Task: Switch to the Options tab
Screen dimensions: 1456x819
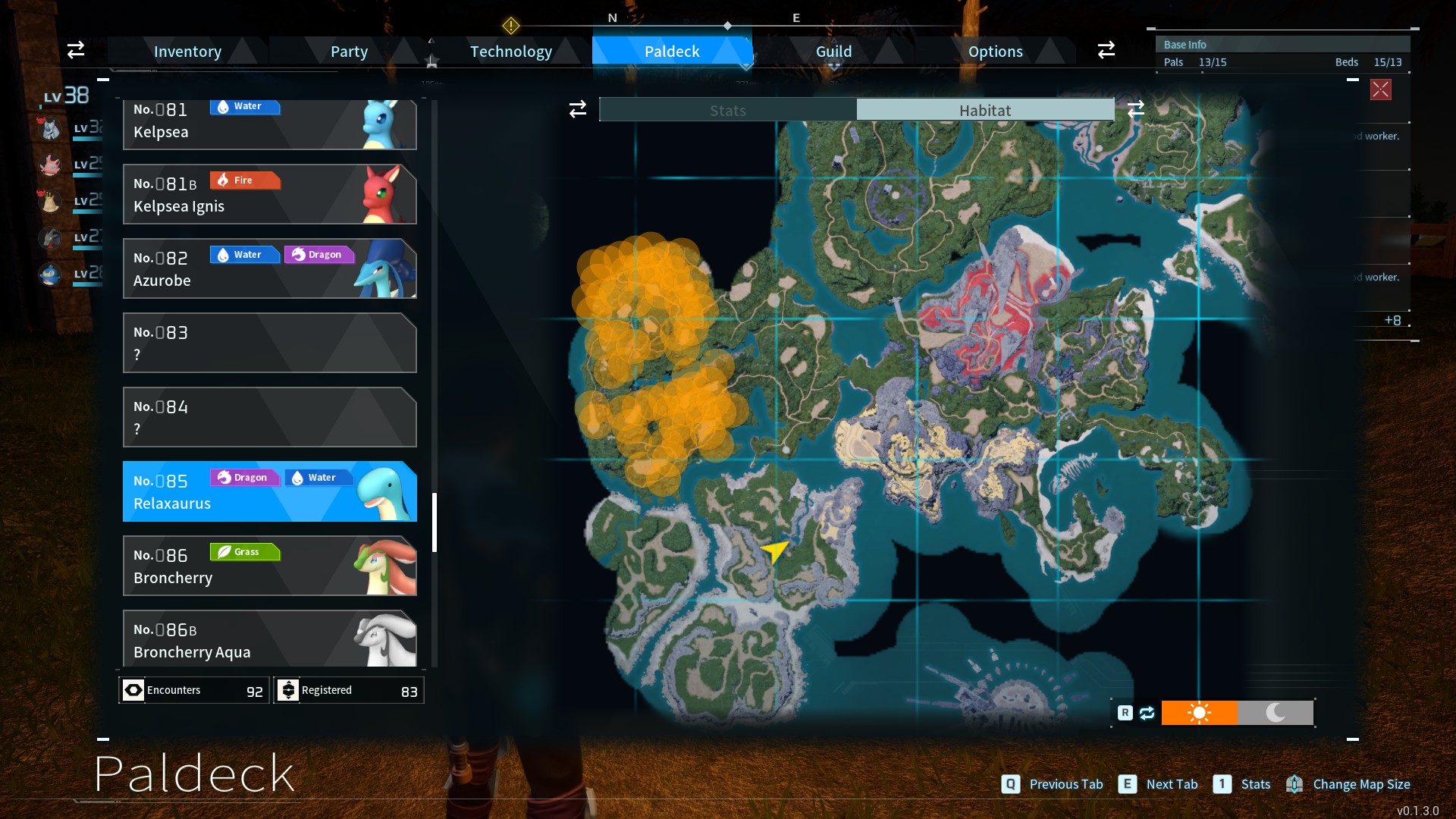Action: click(995, 52)
